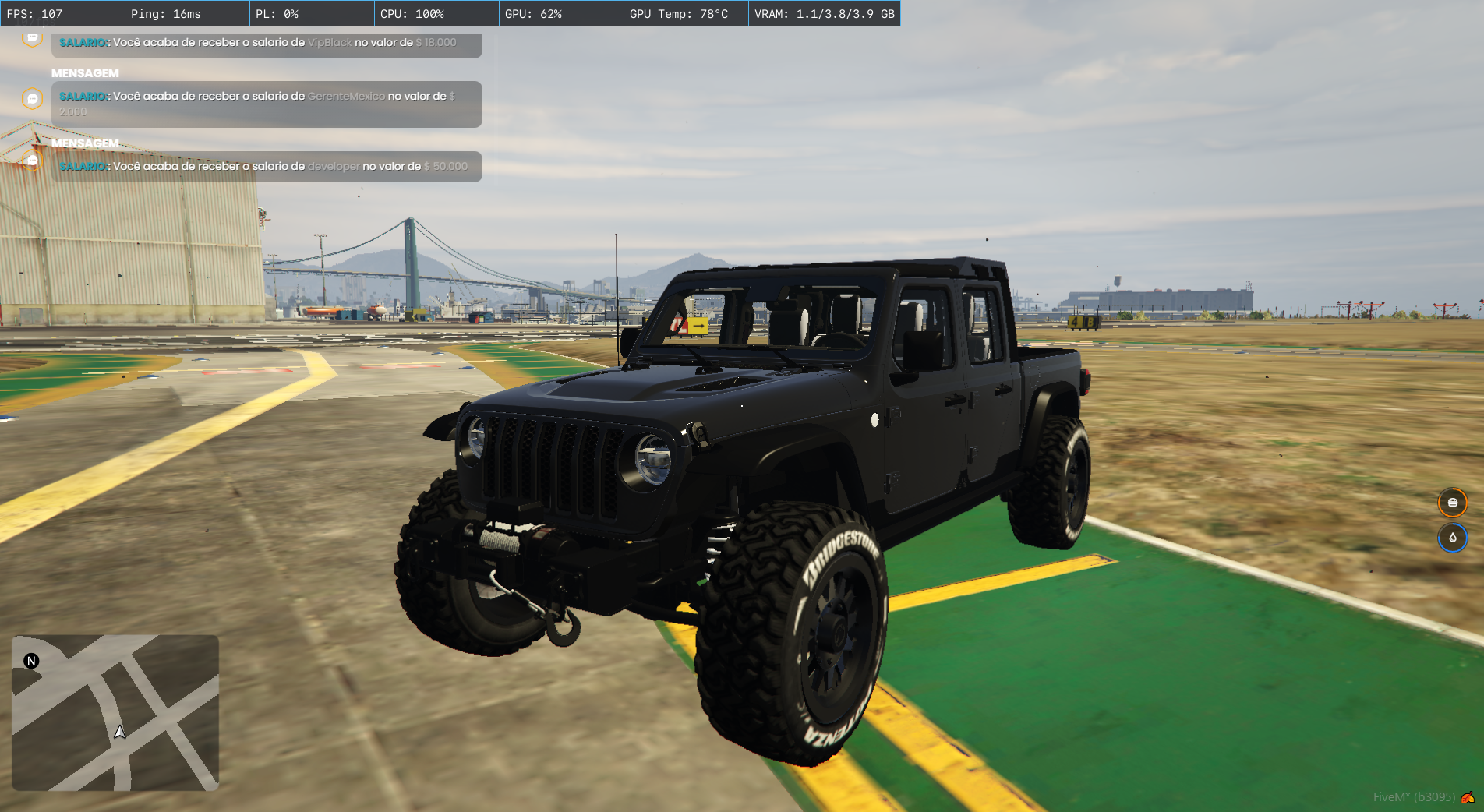
Task: Open the VipBlack salary notification
Action: [267, 44]
